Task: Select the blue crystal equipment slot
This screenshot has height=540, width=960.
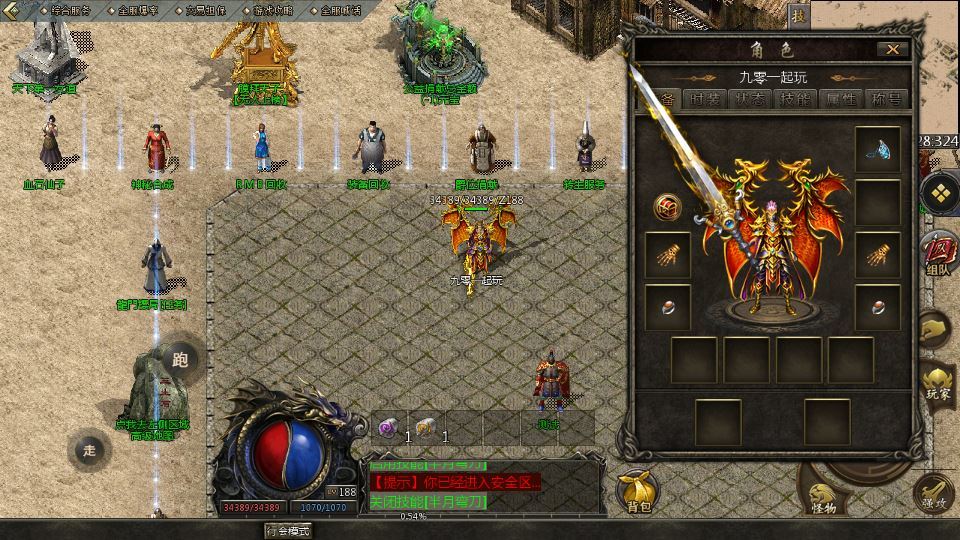Action: [877, 150]
